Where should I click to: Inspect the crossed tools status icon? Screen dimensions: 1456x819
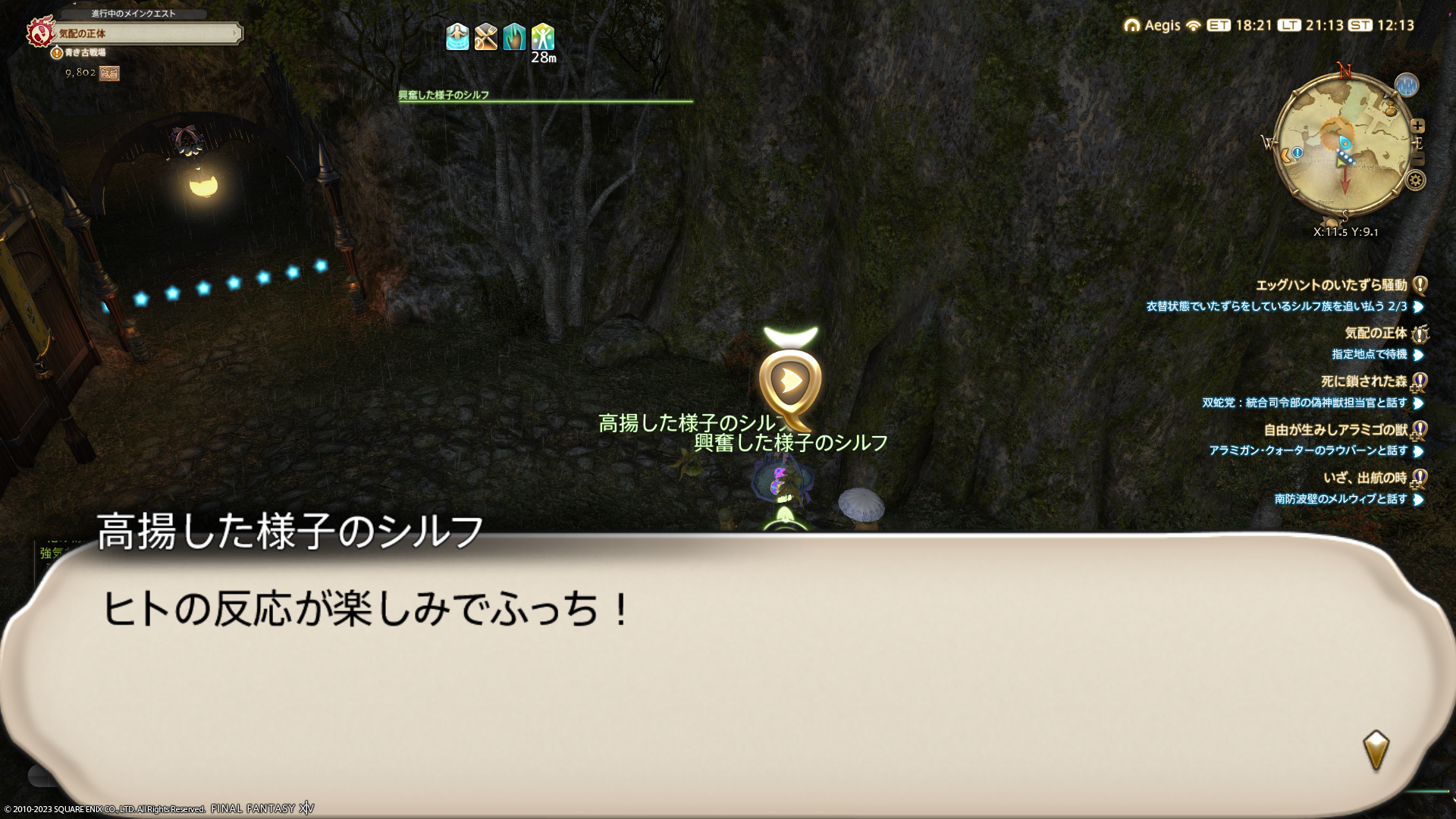tap(486, 37)
